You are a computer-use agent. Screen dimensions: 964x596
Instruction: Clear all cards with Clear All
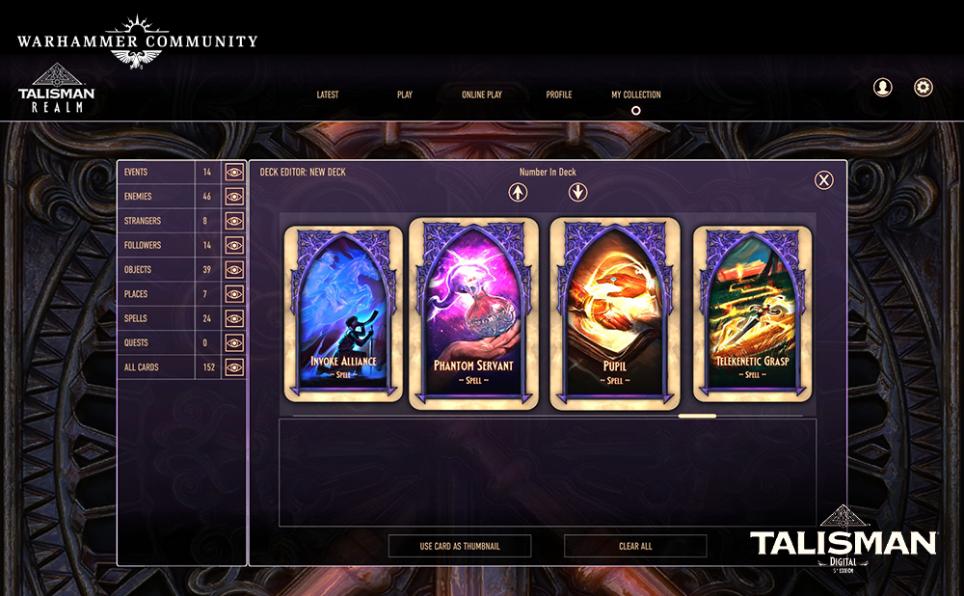point(635,546)
